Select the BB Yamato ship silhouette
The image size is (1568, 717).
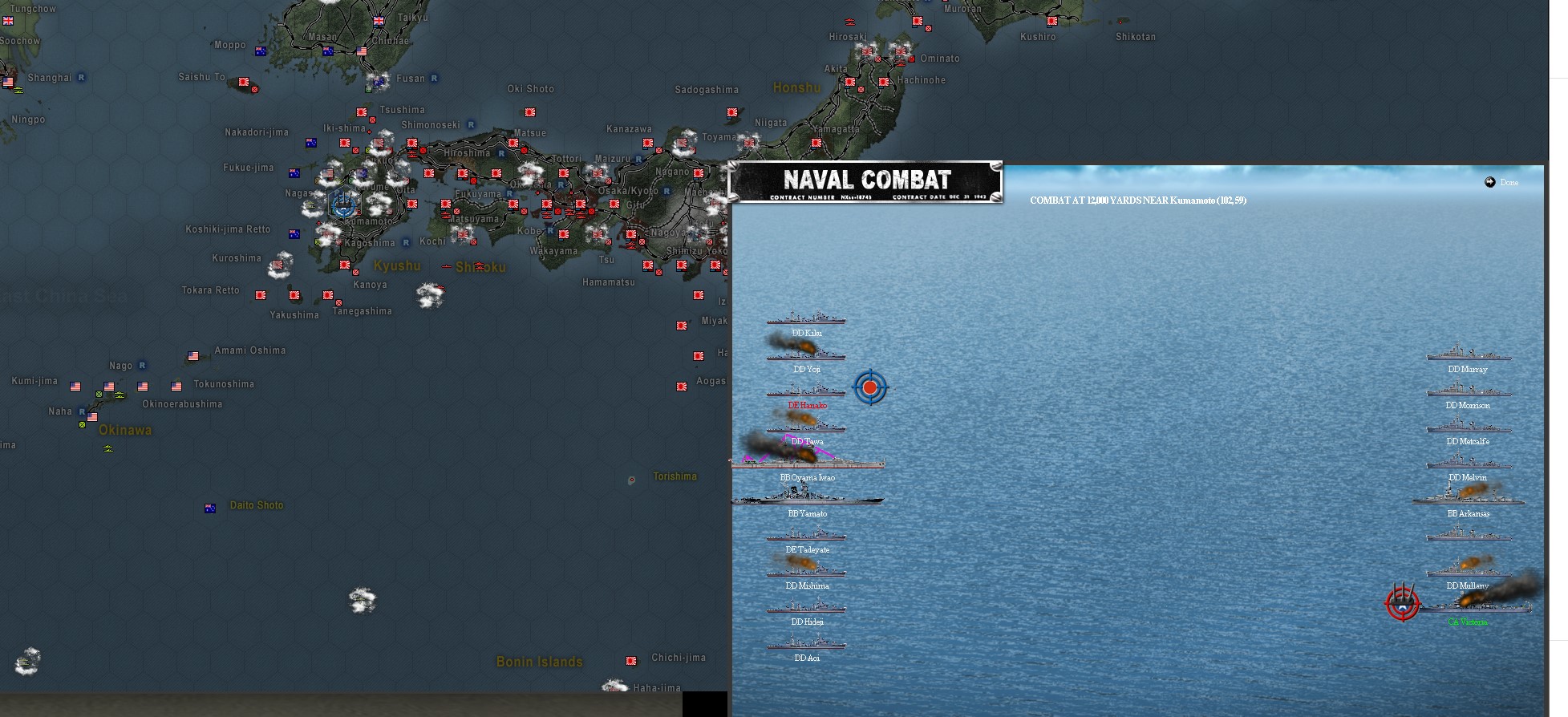[x=806, y=498]
